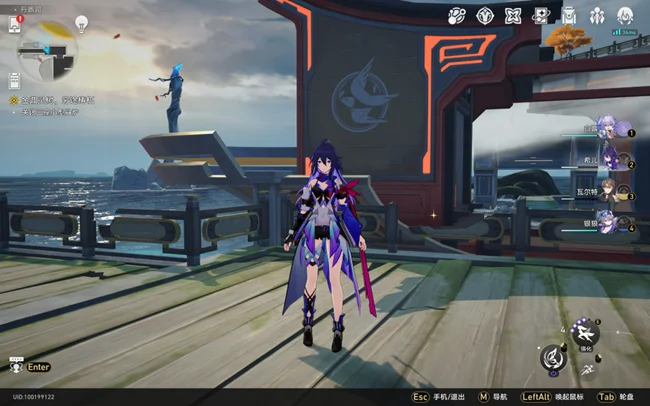Screen dimensions: 650x406
Task: Switch to the first party member
Action: (x=611, y=126)
